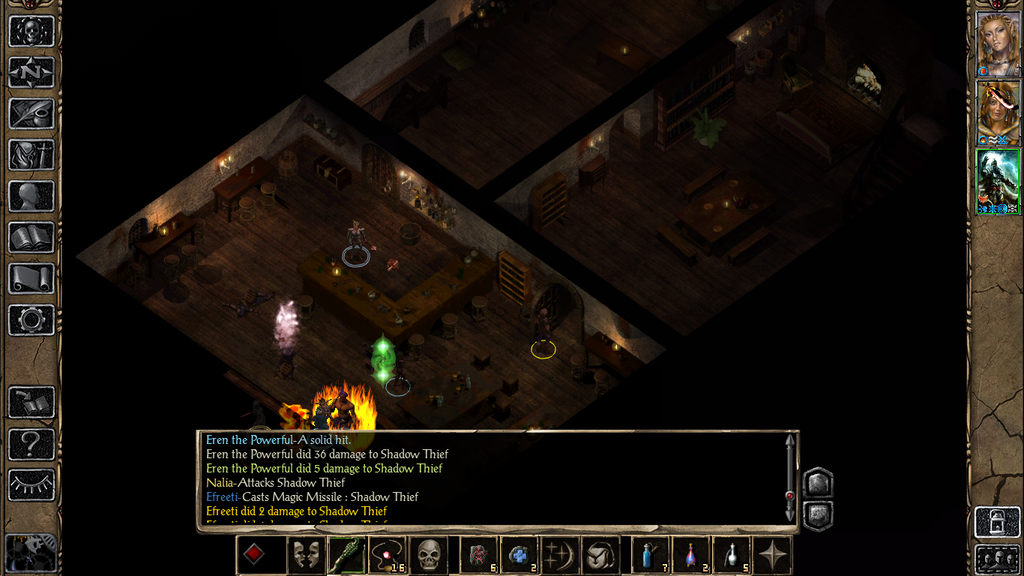This screenshot has width=1024, height=576.
Task: Select the red-hooded character portrait
Action: pos(997,113)
